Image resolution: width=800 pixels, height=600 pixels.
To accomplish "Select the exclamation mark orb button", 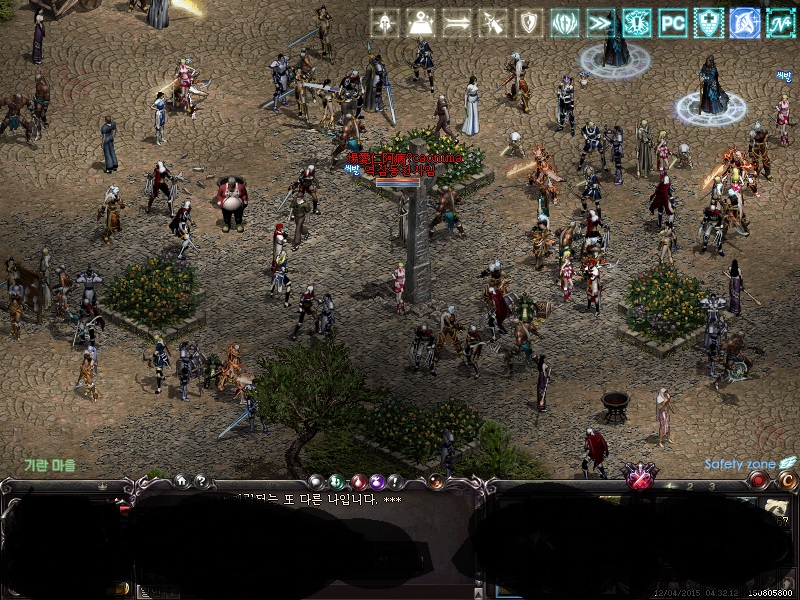I will click(395, 482).
